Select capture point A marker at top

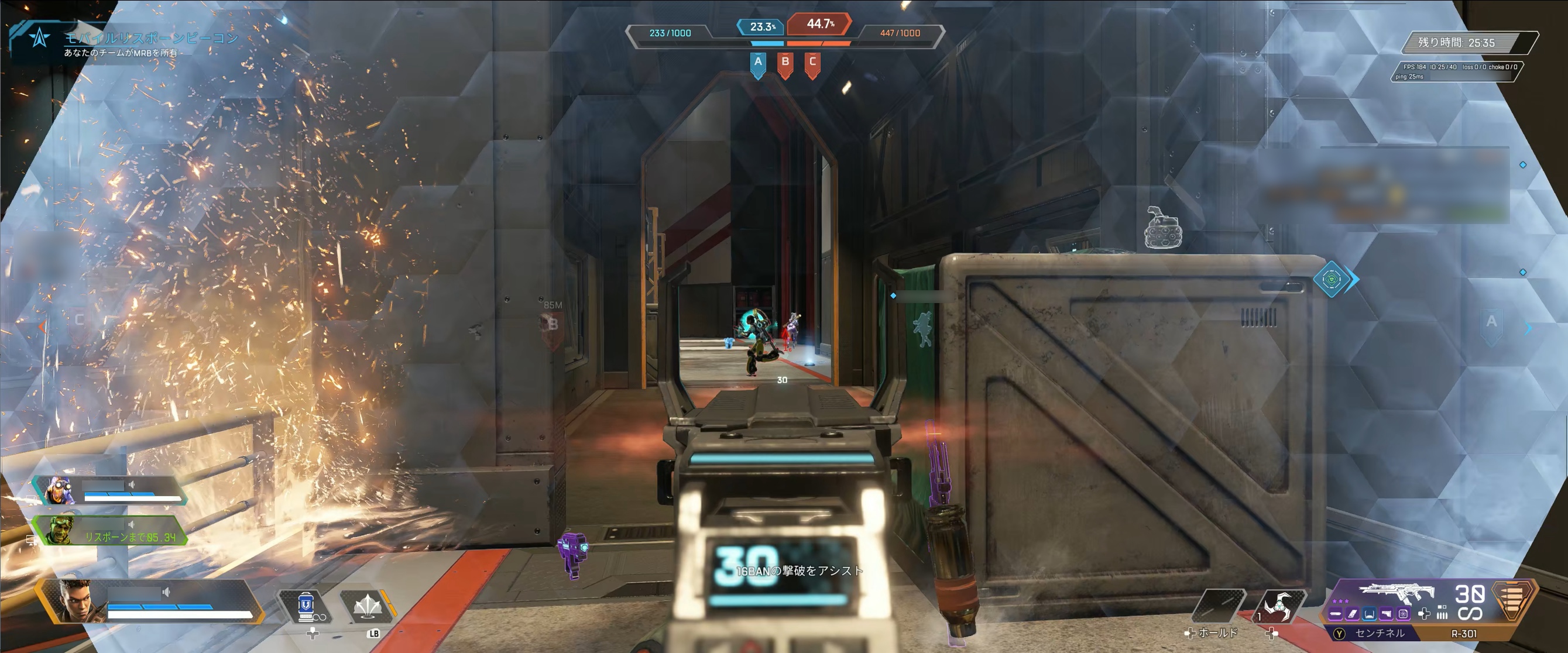pyautogui.click(x=758, y=63)
